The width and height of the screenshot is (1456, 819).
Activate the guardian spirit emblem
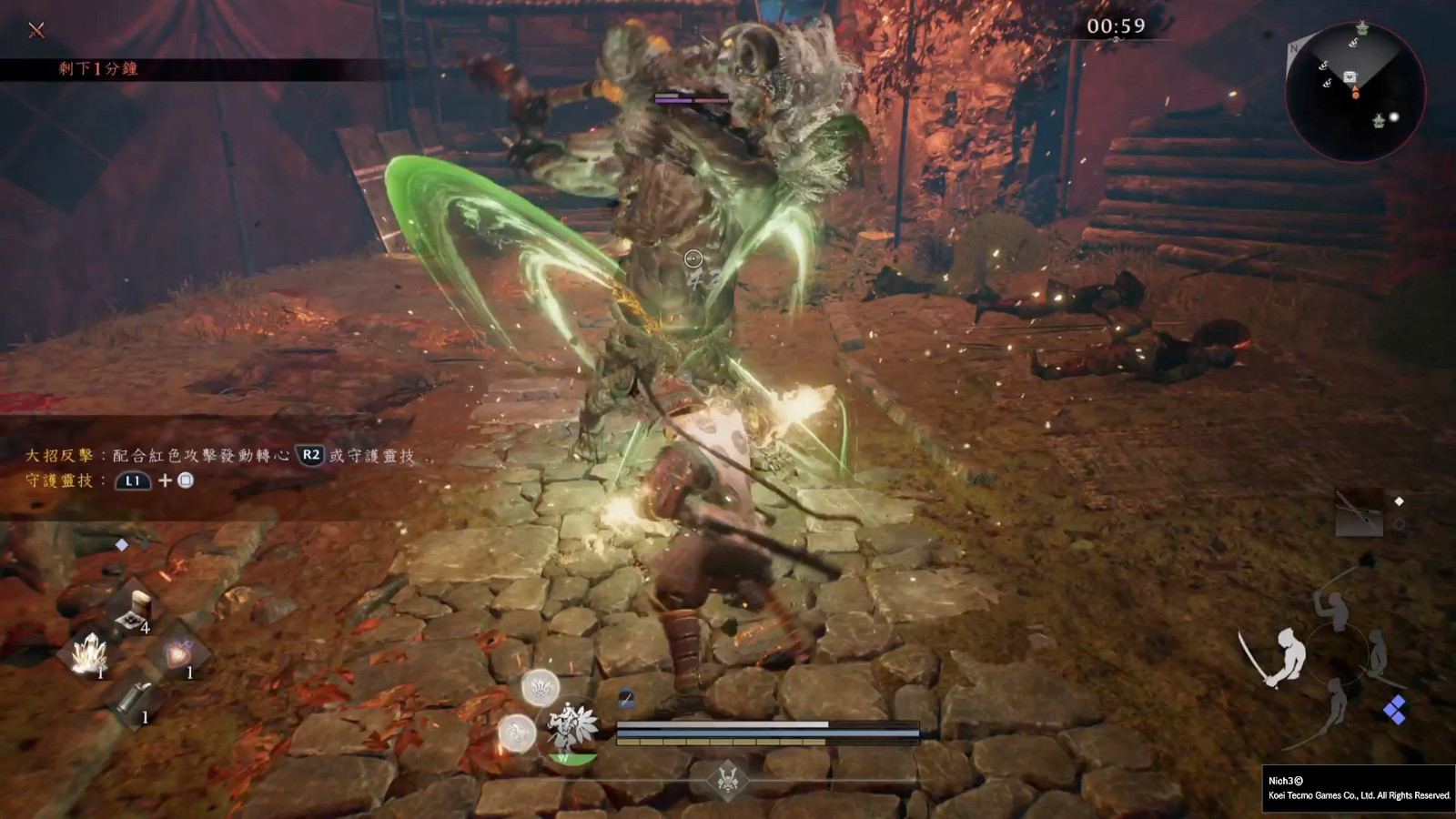coord(571,727)
